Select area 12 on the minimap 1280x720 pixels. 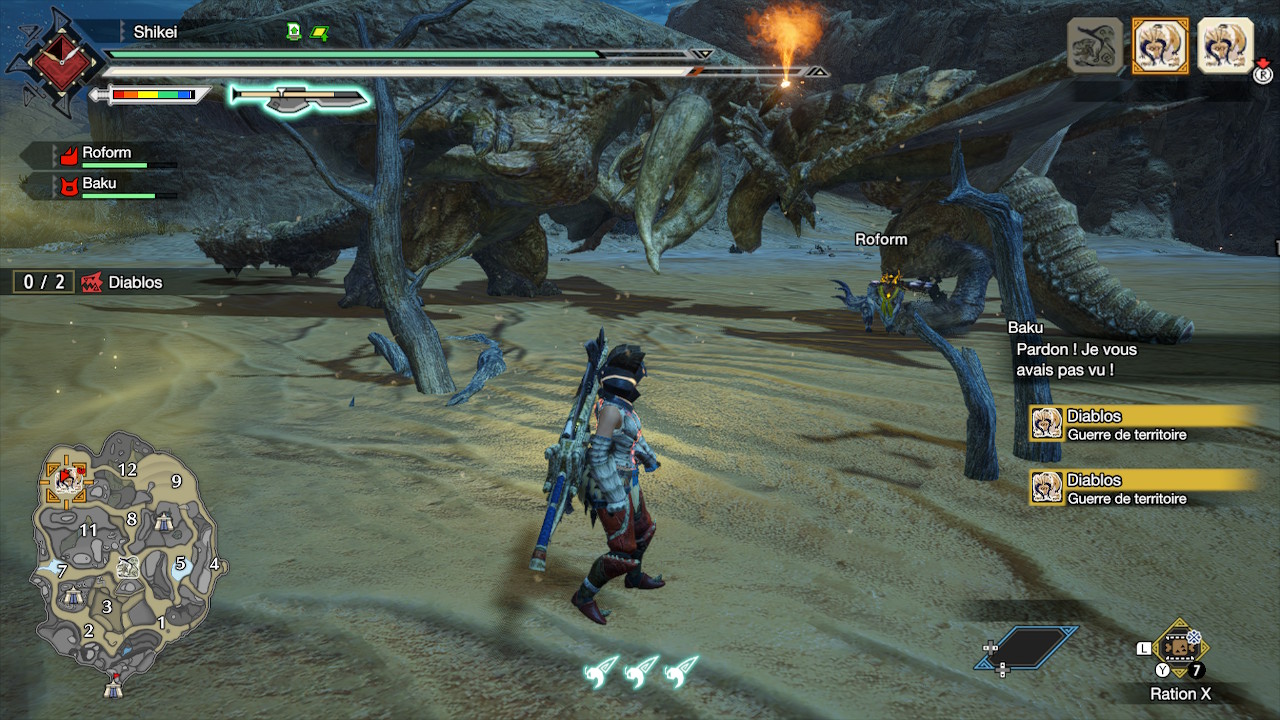127,469
